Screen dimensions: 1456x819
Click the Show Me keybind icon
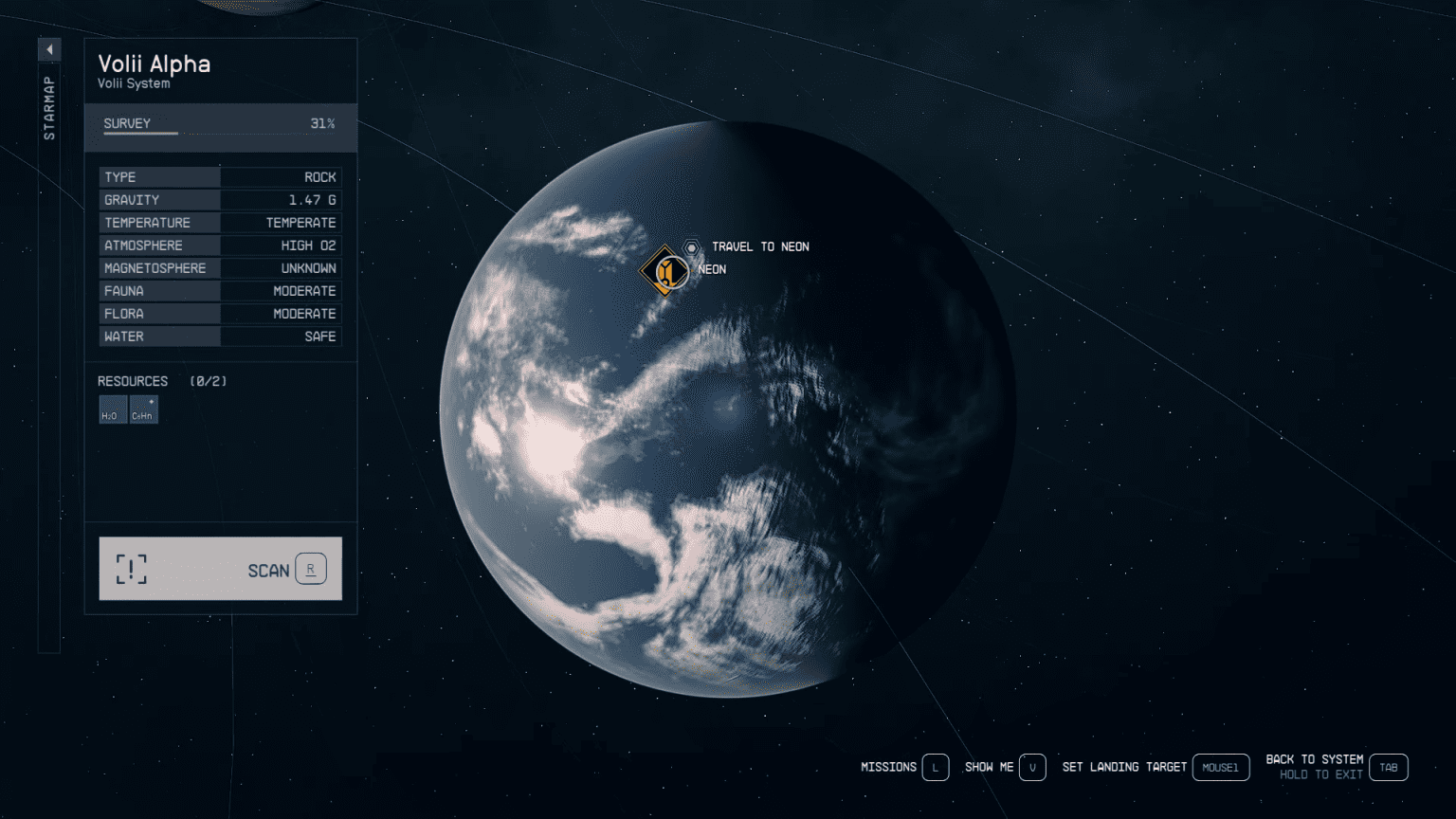coord(1033,767)
